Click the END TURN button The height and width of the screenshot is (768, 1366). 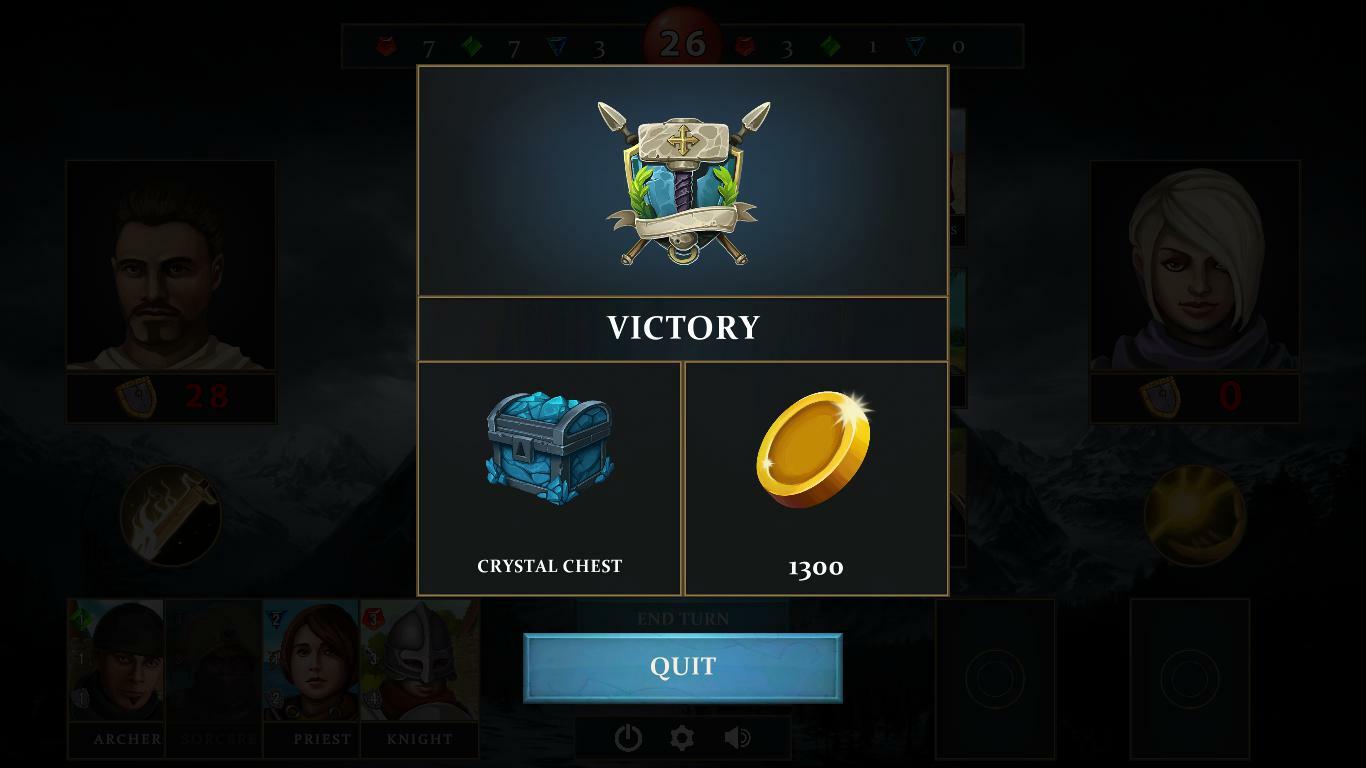click(x=683, y=619)
